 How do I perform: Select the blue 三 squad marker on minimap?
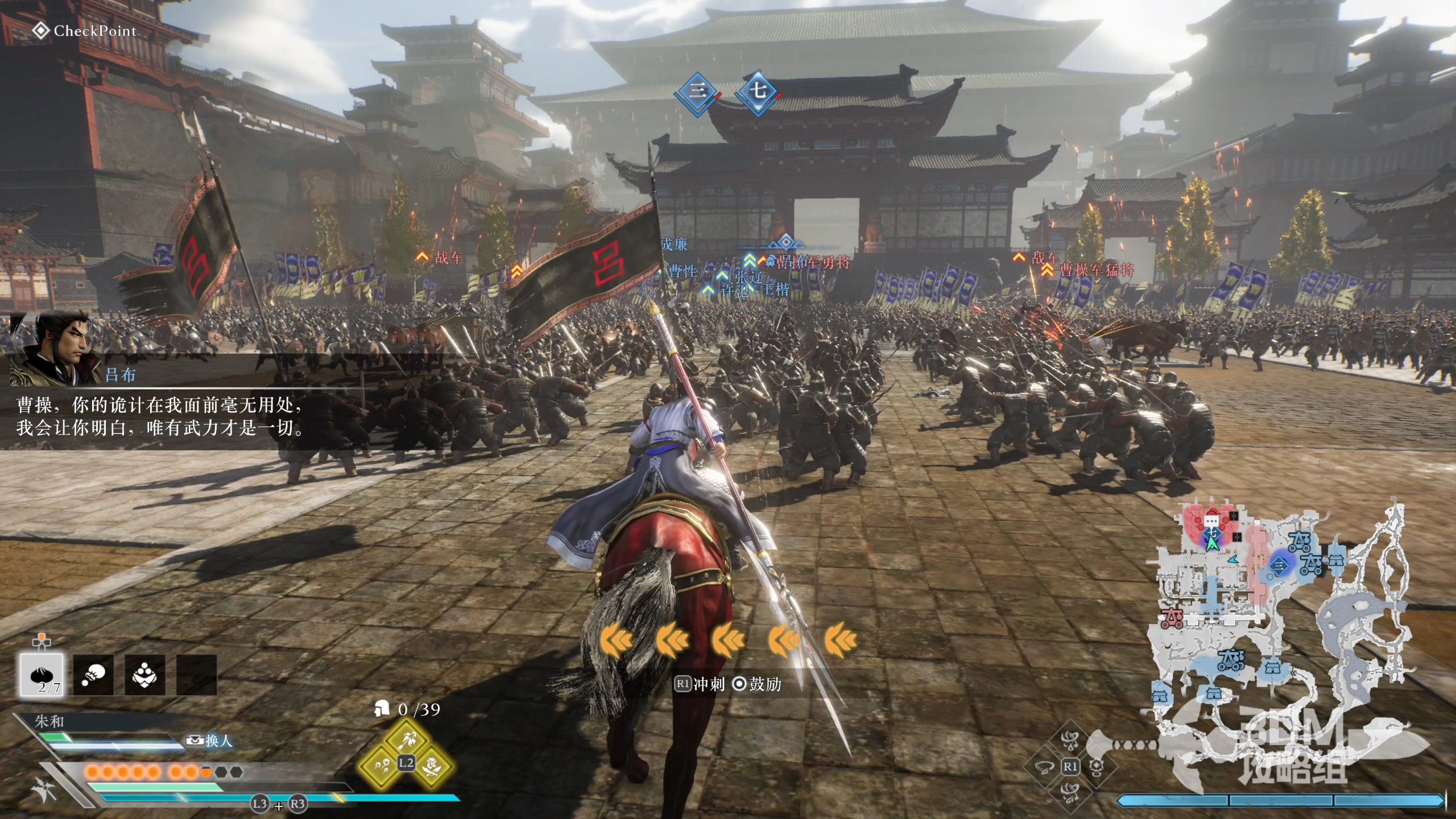point(1279,565)
